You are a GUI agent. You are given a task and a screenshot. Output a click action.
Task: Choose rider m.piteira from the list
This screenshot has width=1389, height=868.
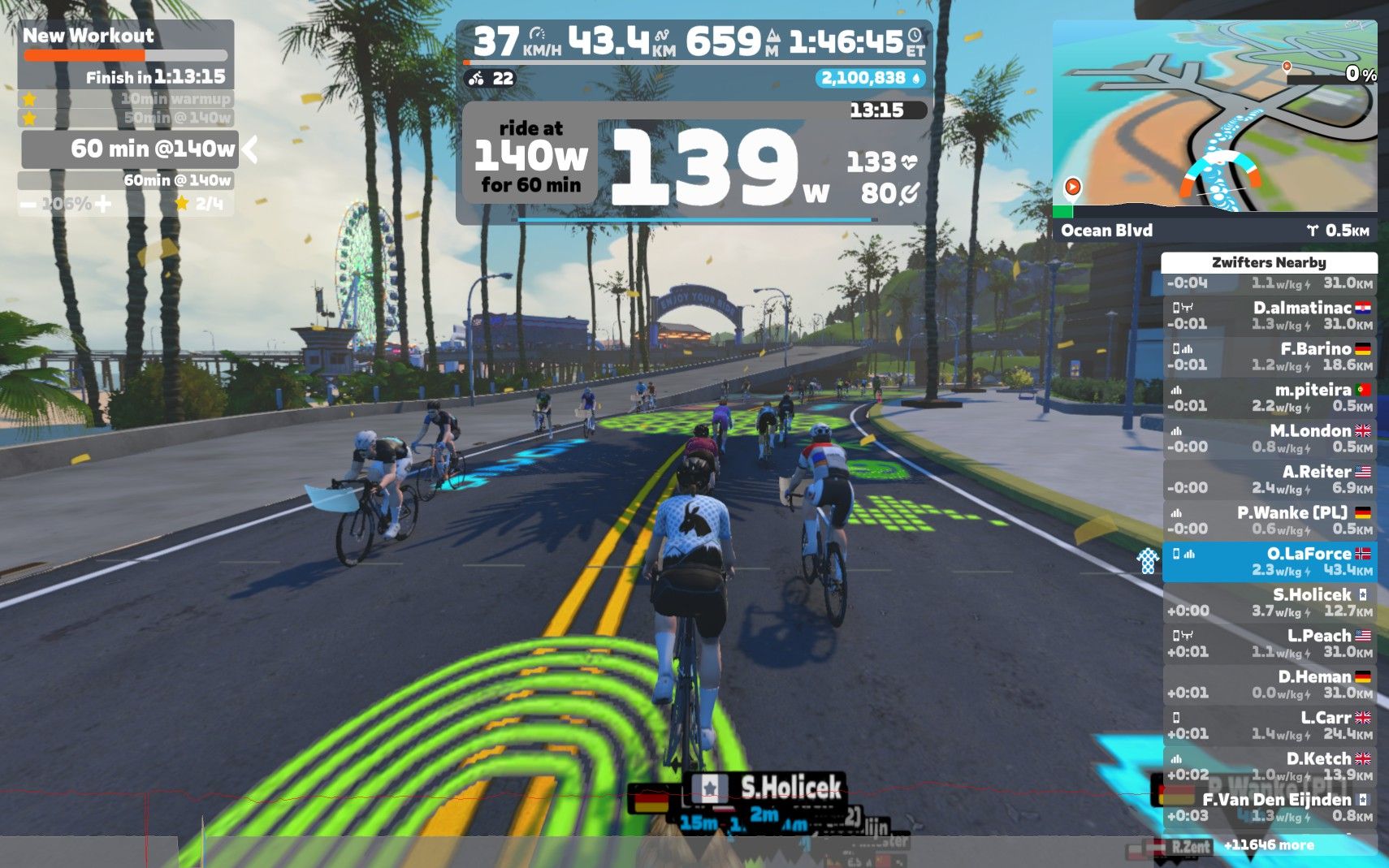[x=1270, y=398]
